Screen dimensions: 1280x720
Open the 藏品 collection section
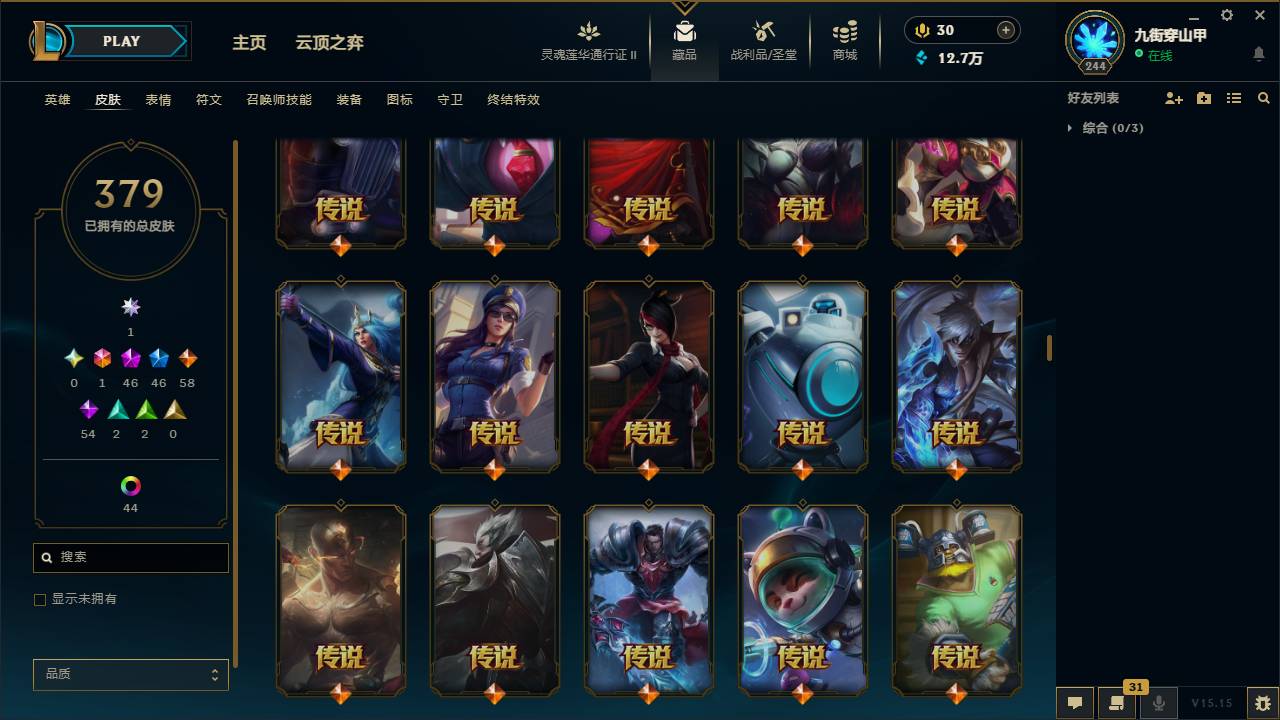684,40
